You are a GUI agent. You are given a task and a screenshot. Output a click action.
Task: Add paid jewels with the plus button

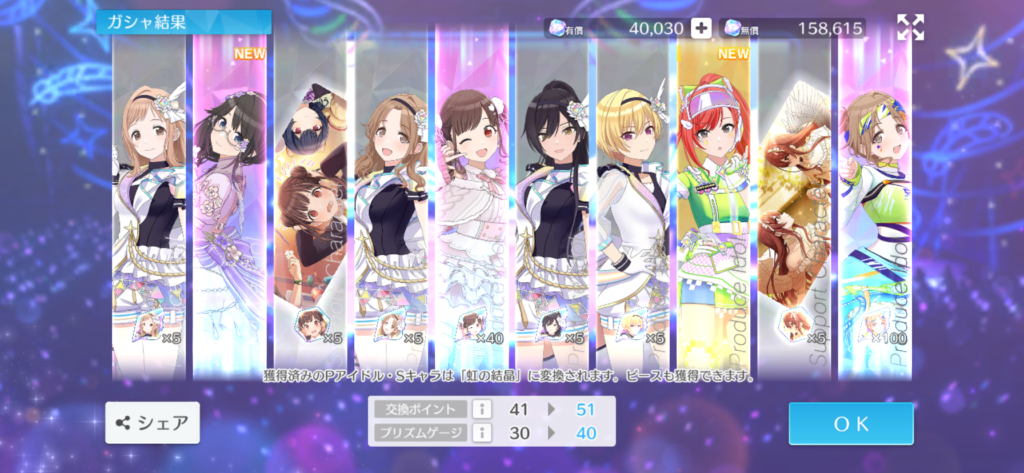tap(701, 28)
